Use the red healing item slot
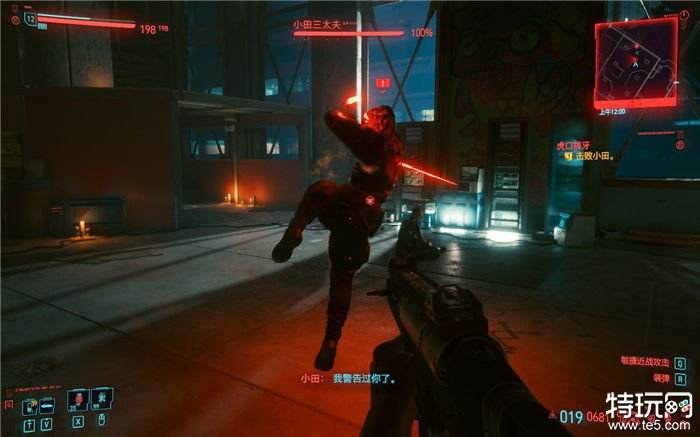The height and width of the screenshot is (437, 700). pos(77,400)
